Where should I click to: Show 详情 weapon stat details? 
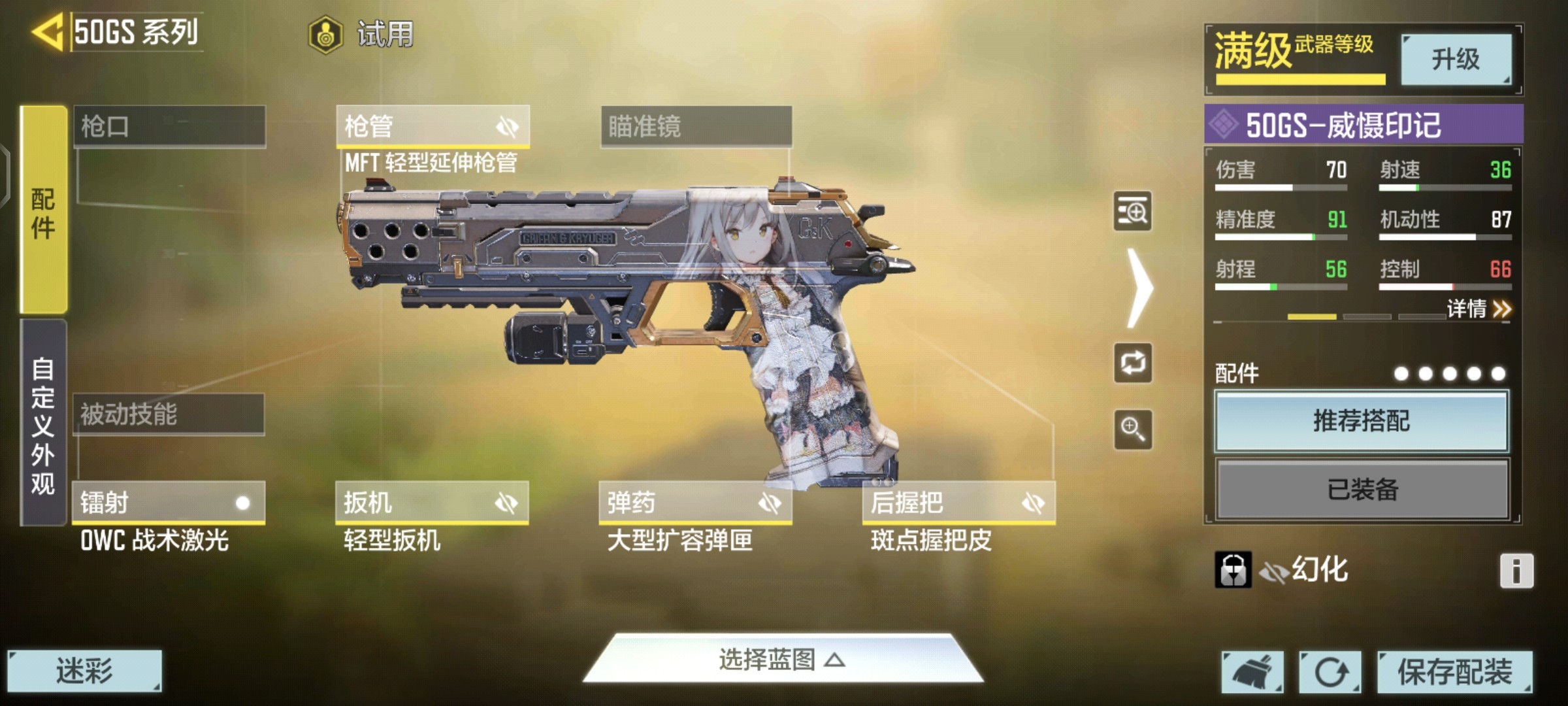click(1478, 309)
